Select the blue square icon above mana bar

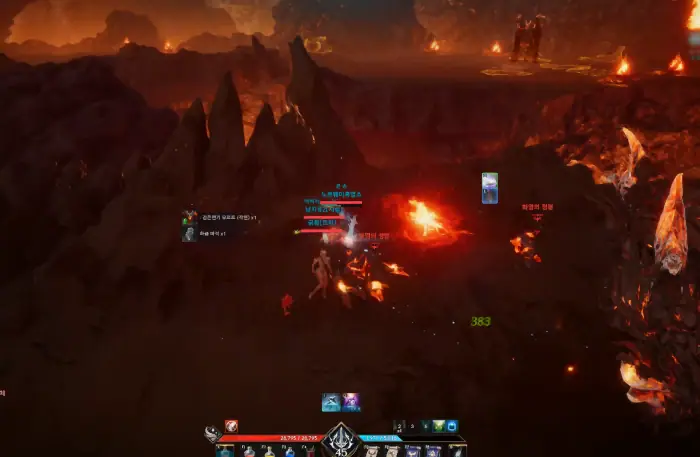[452, 426]
